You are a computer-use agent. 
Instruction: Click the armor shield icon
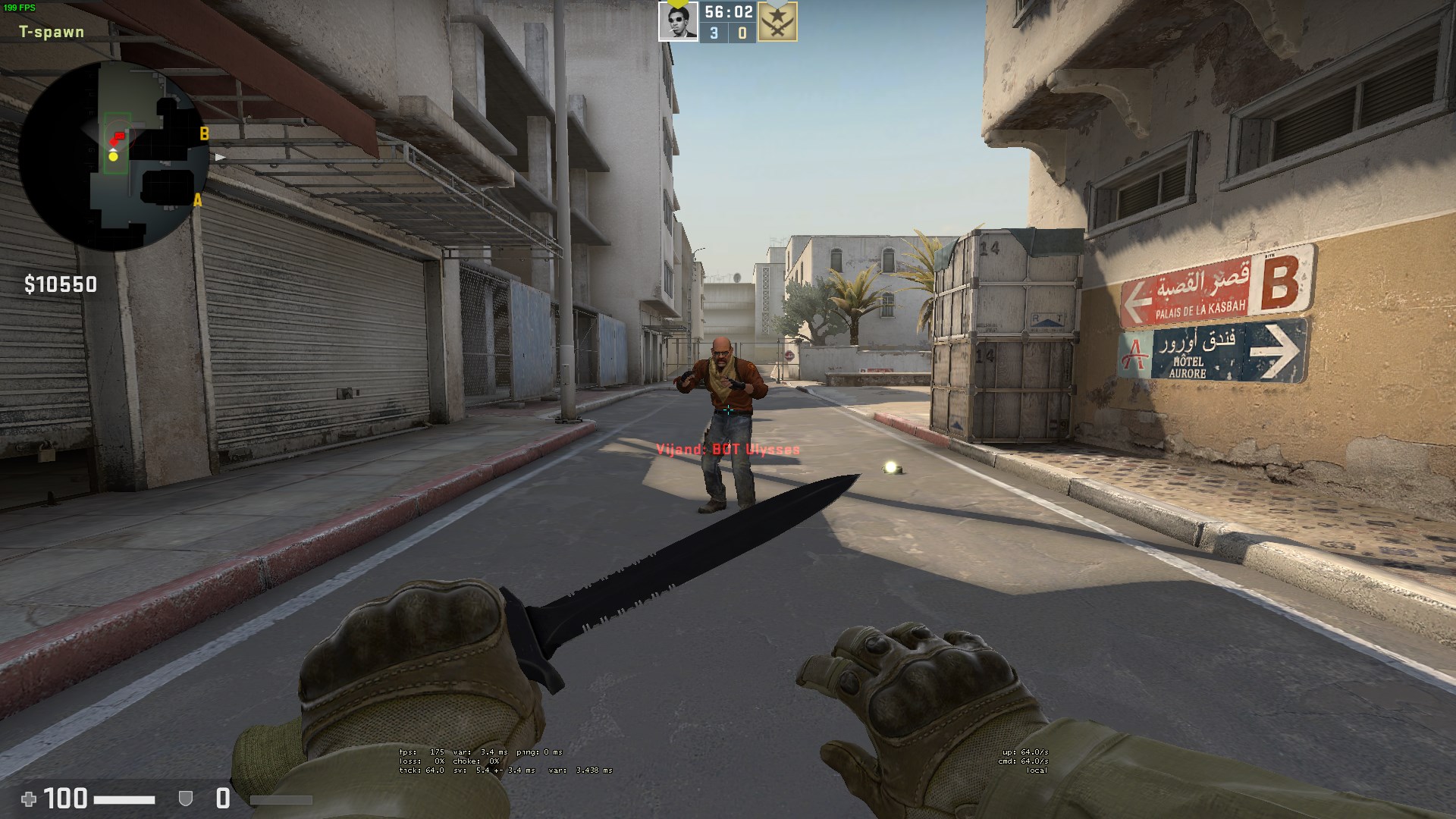click(x=185, y=799)
